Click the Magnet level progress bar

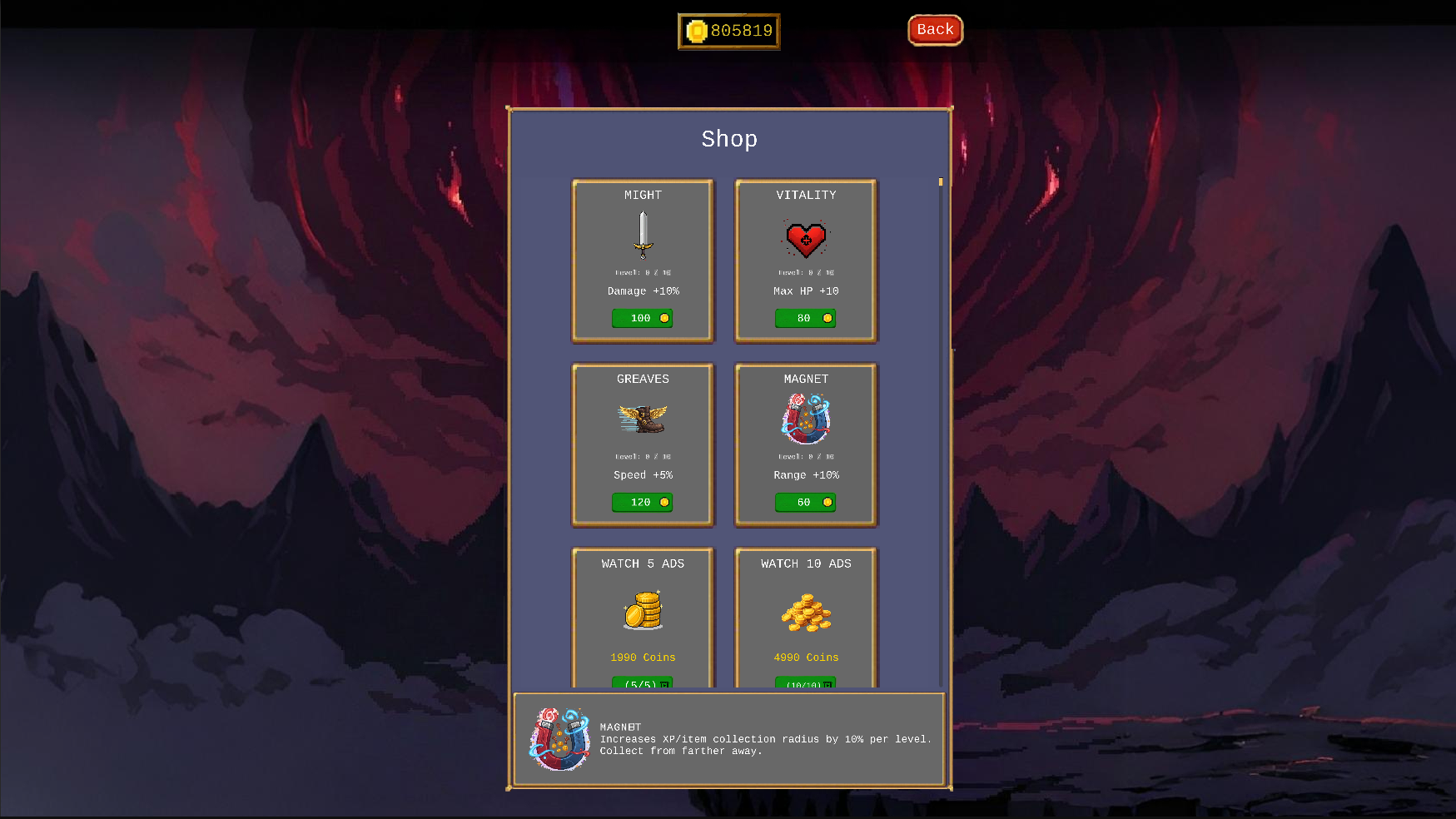805,456
